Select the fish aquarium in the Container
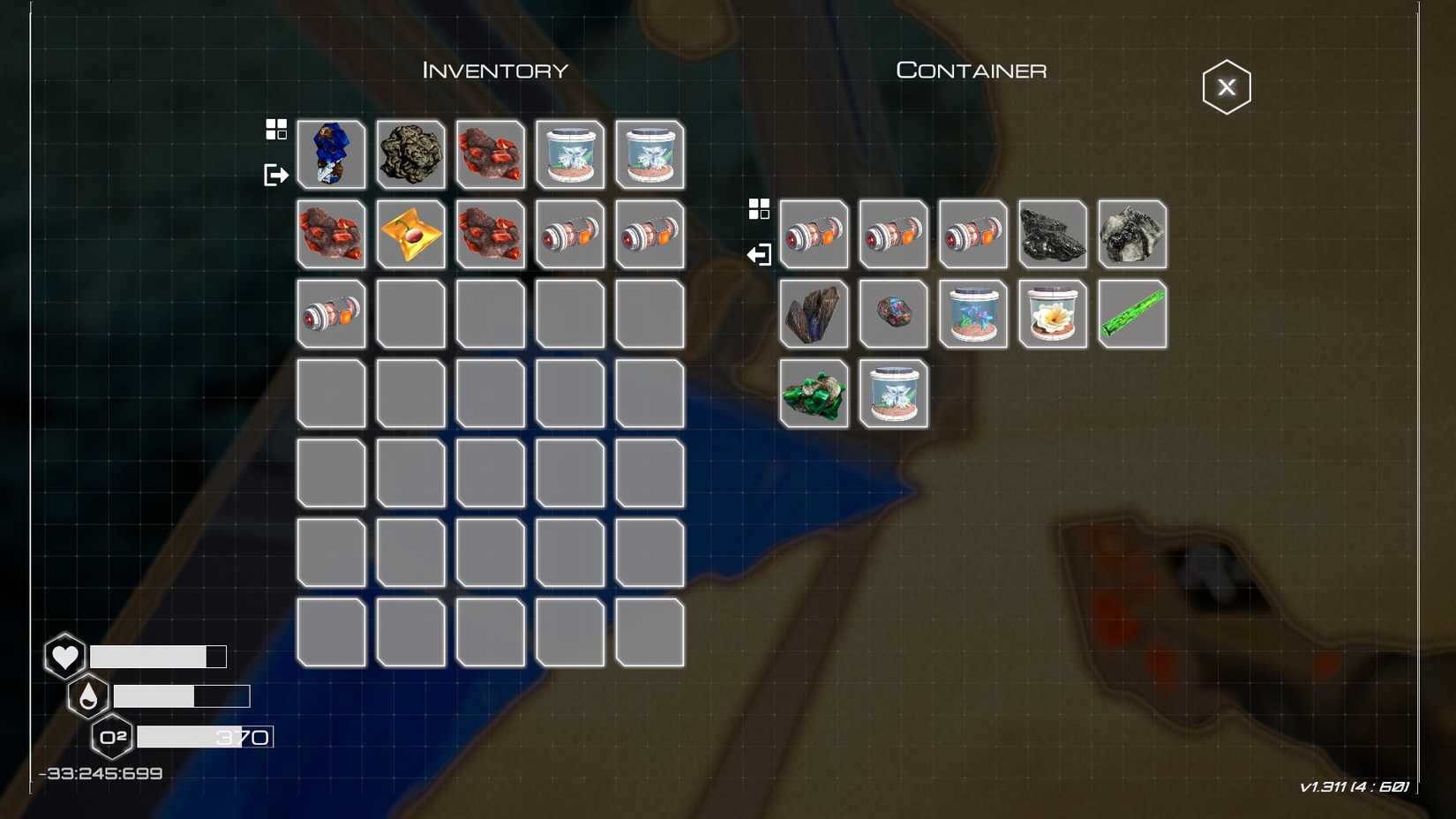The image size is (1456, 819). click(973, 313)
